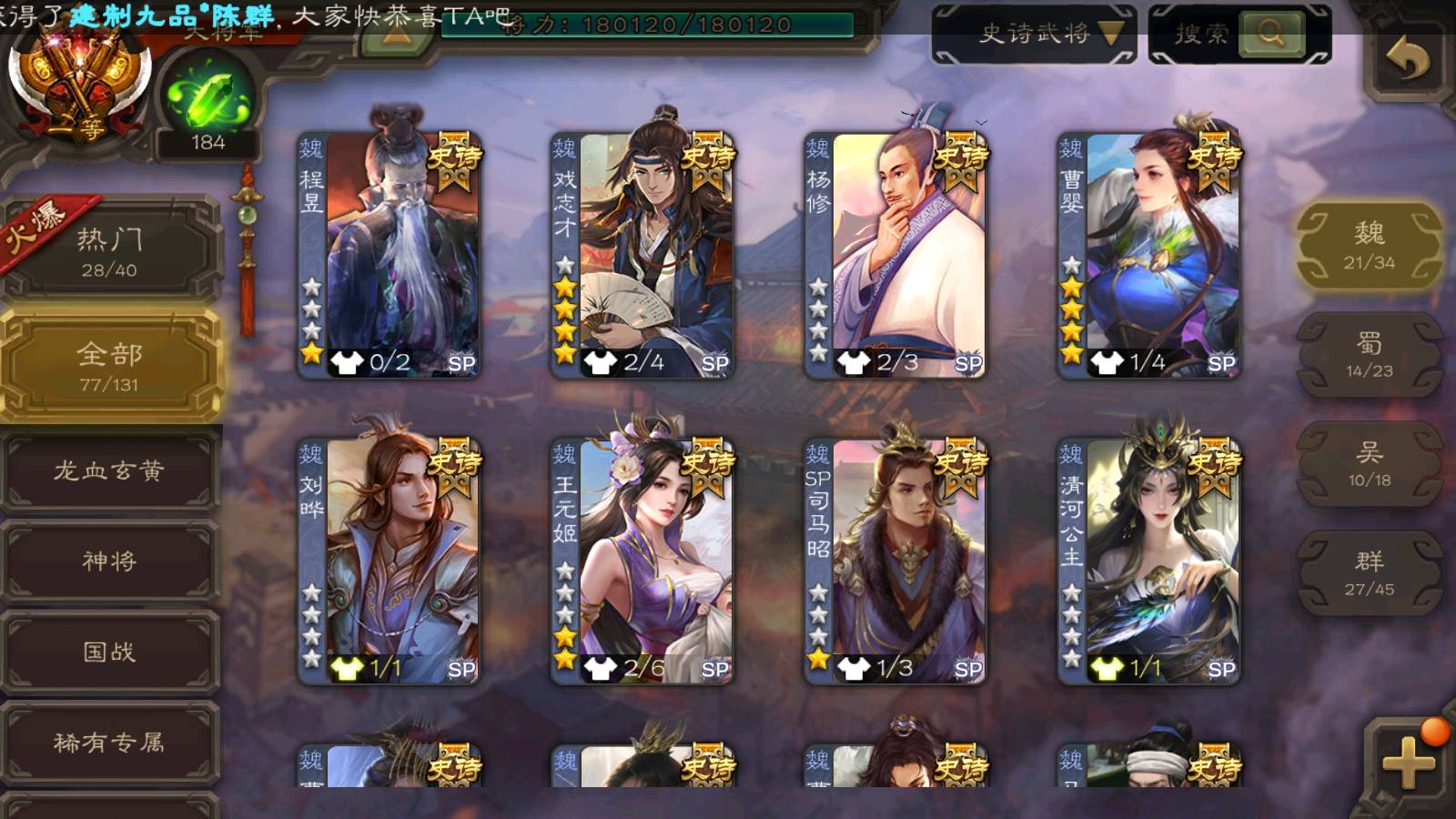Open the 稀有专属 category
The image size is (1456, 819).
click(x=109, y=743)
